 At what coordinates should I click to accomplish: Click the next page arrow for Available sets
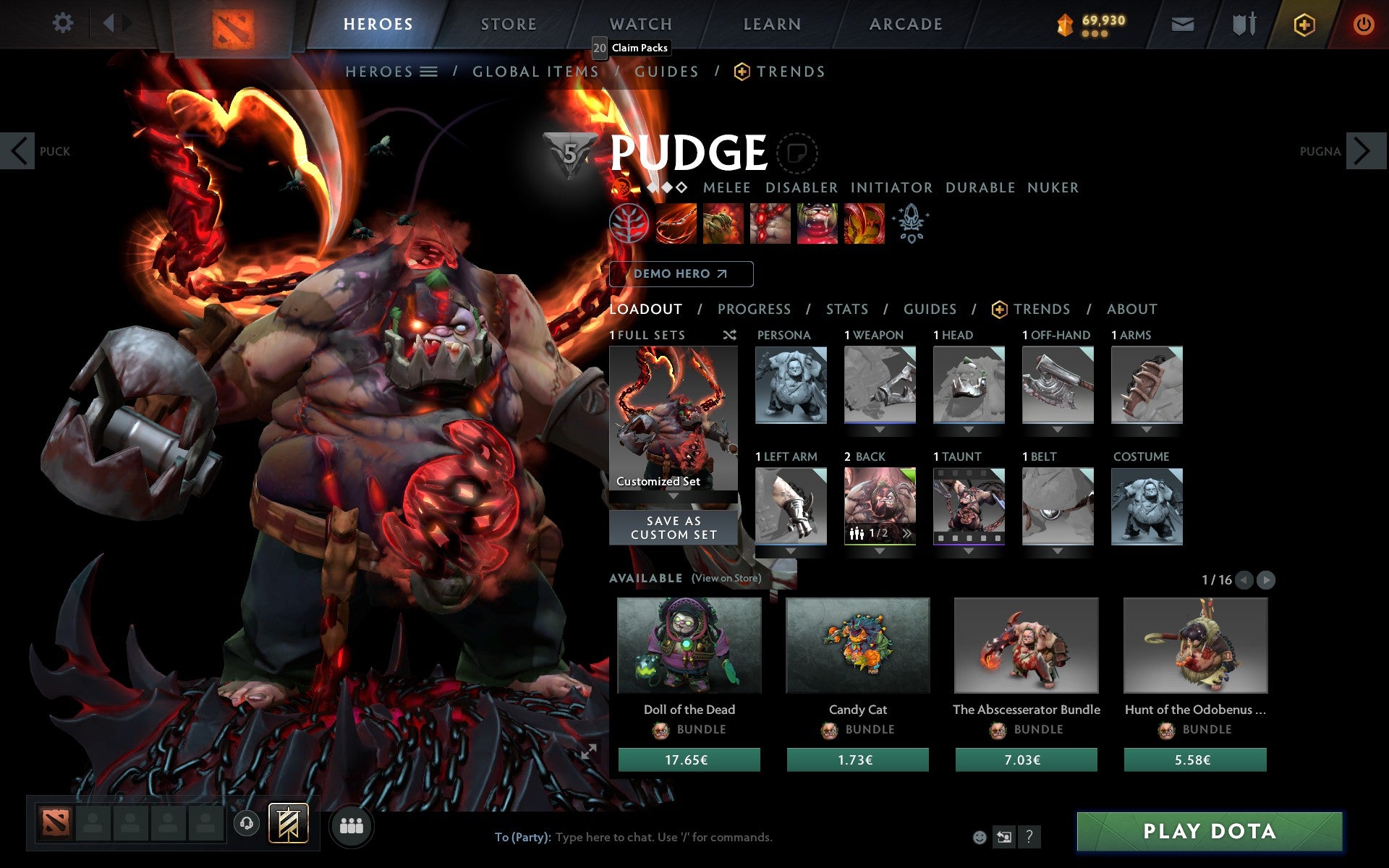click(x=1266, y=579)
